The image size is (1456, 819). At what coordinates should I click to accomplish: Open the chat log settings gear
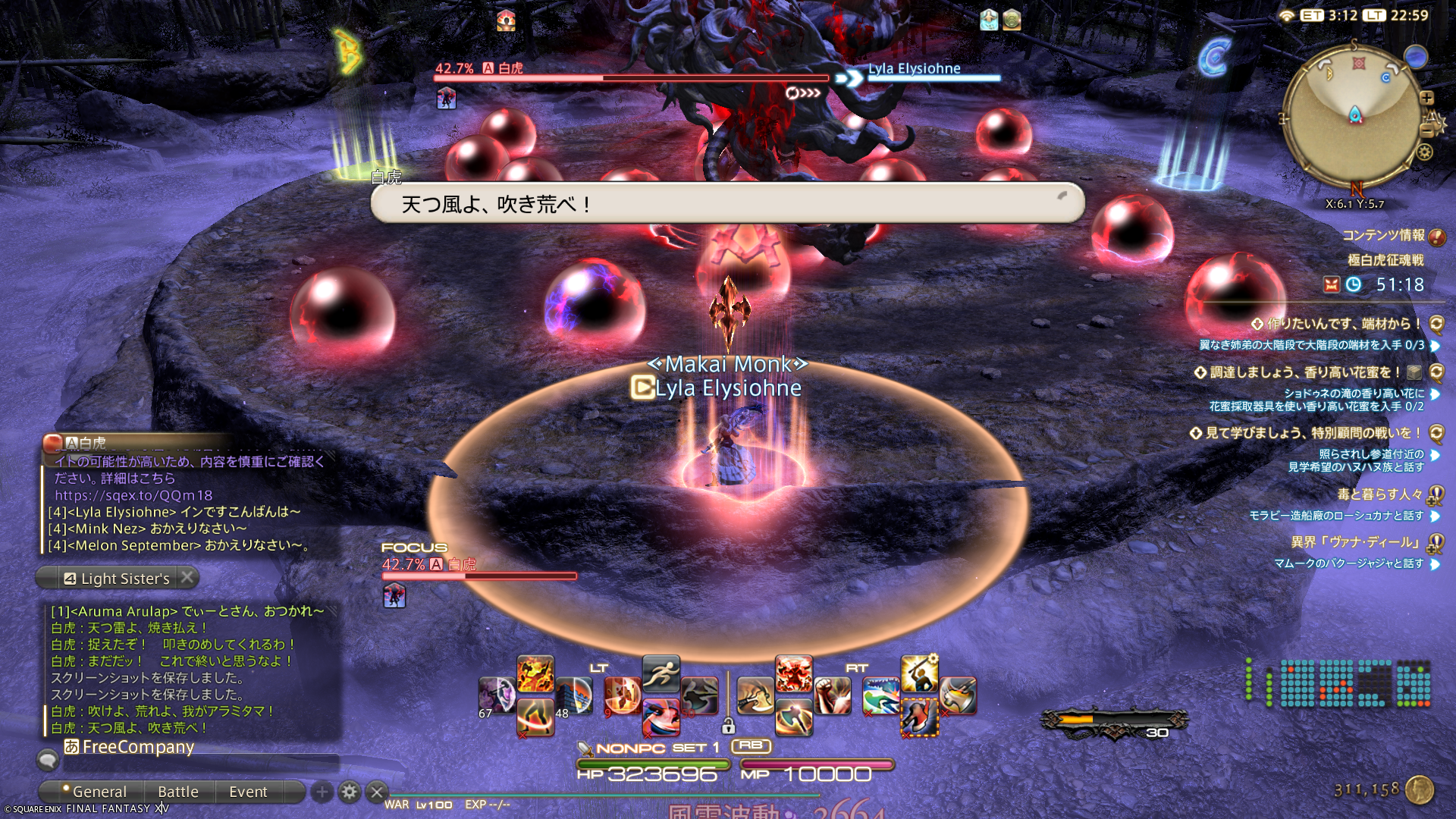pyautogui.click(x=350, y=792)
